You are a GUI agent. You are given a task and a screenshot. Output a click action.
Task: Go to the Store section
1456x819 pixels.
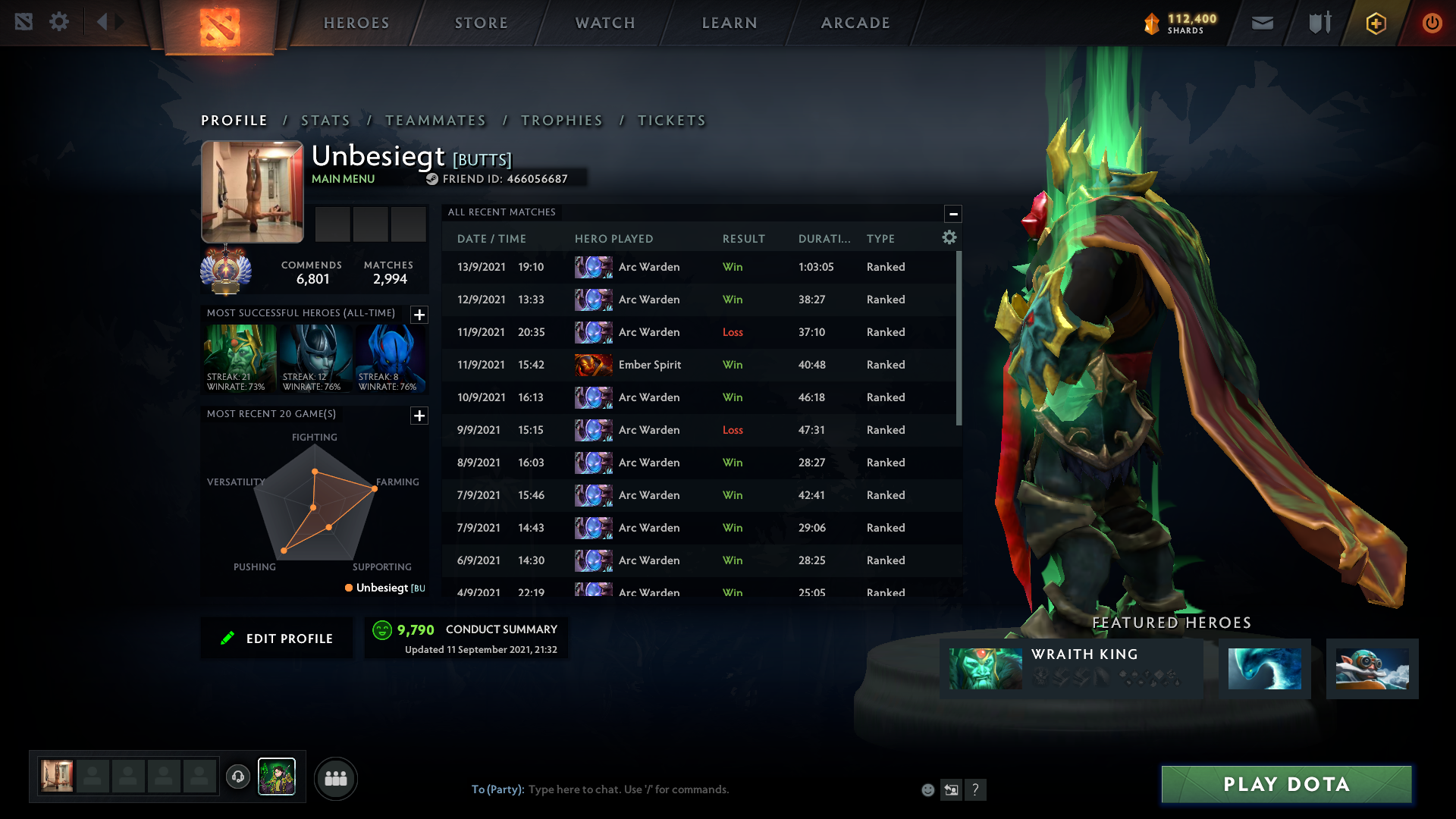coord(482,23)
